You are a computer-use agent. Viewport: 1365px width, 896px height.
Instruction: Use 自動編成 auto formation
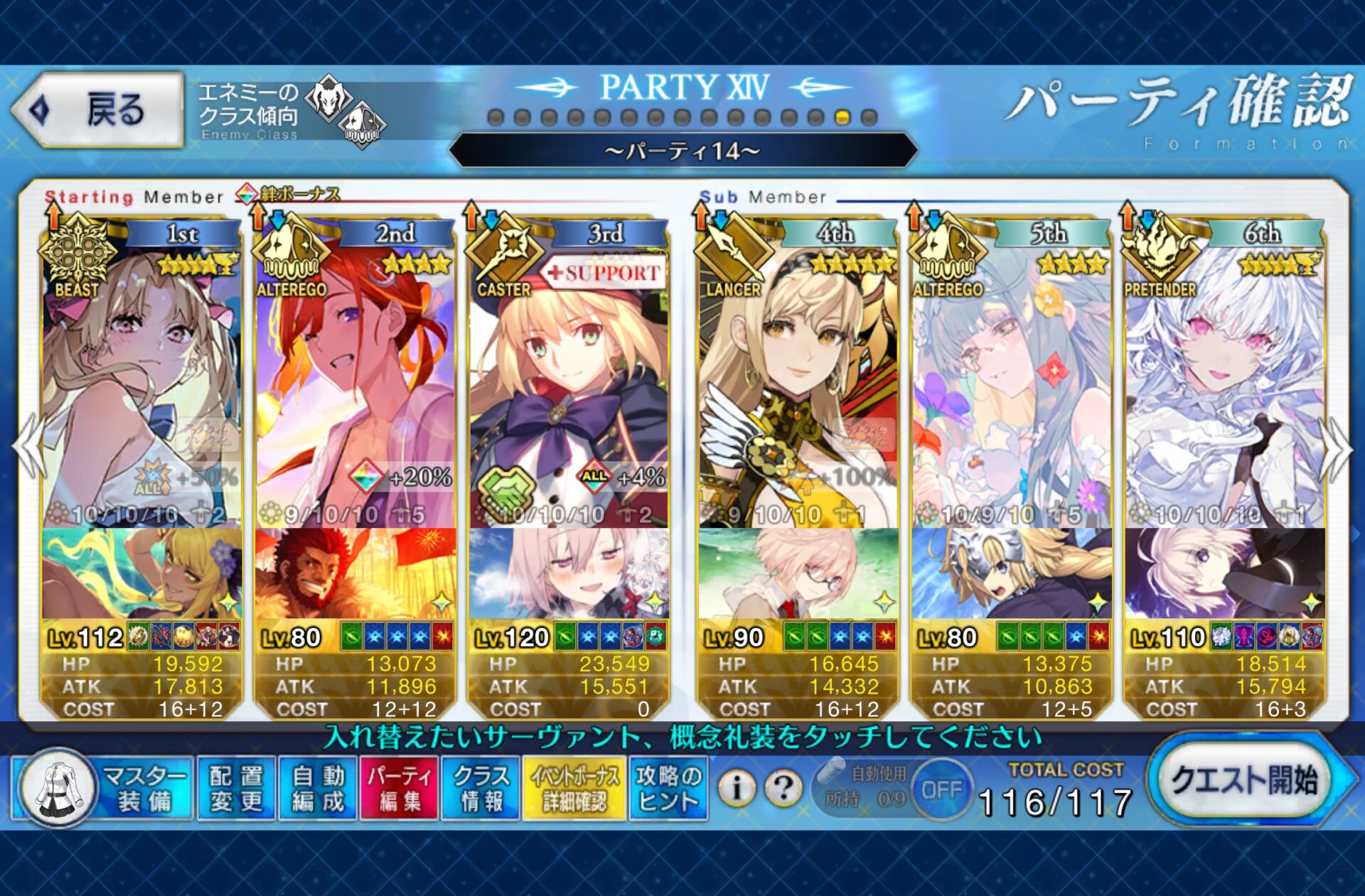pyautogui.click(x=318, y=788)
